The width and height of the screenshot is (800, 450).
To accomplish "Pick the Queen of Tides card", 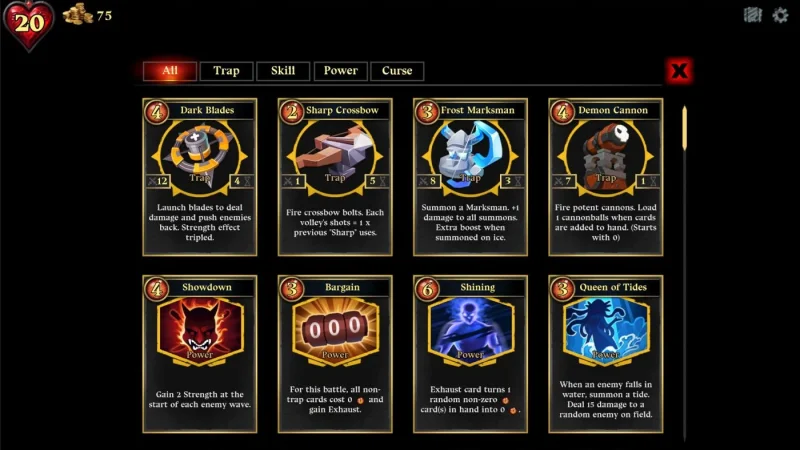I will (605, 354).
